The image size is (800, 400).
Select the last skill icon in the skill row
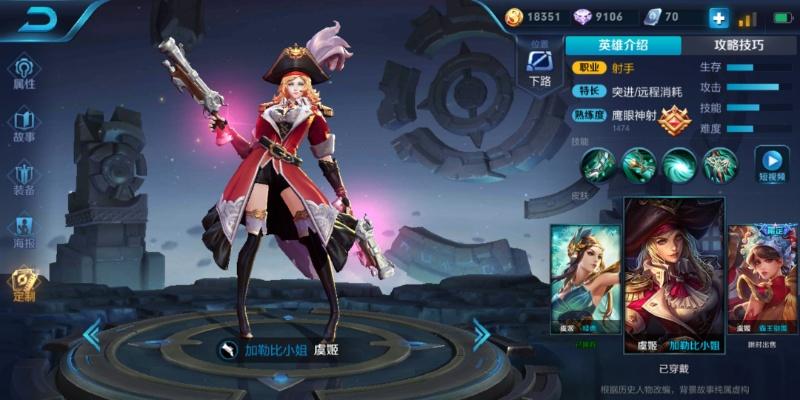coord(720,163)
